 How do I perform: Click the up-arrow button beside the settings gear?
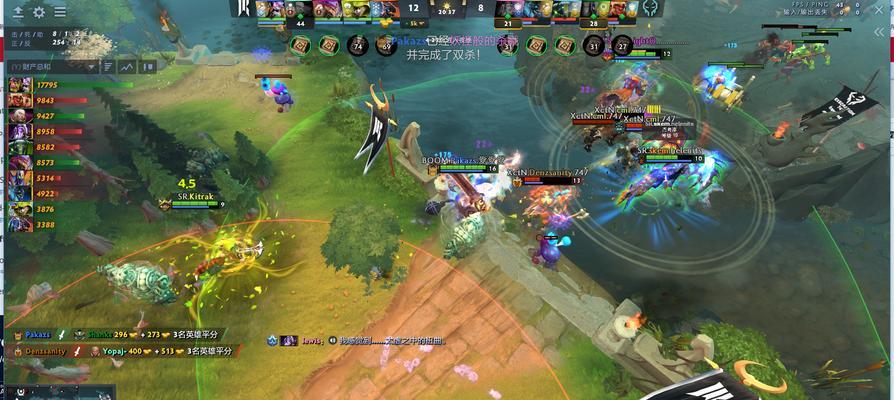click(x=17, y=12)
